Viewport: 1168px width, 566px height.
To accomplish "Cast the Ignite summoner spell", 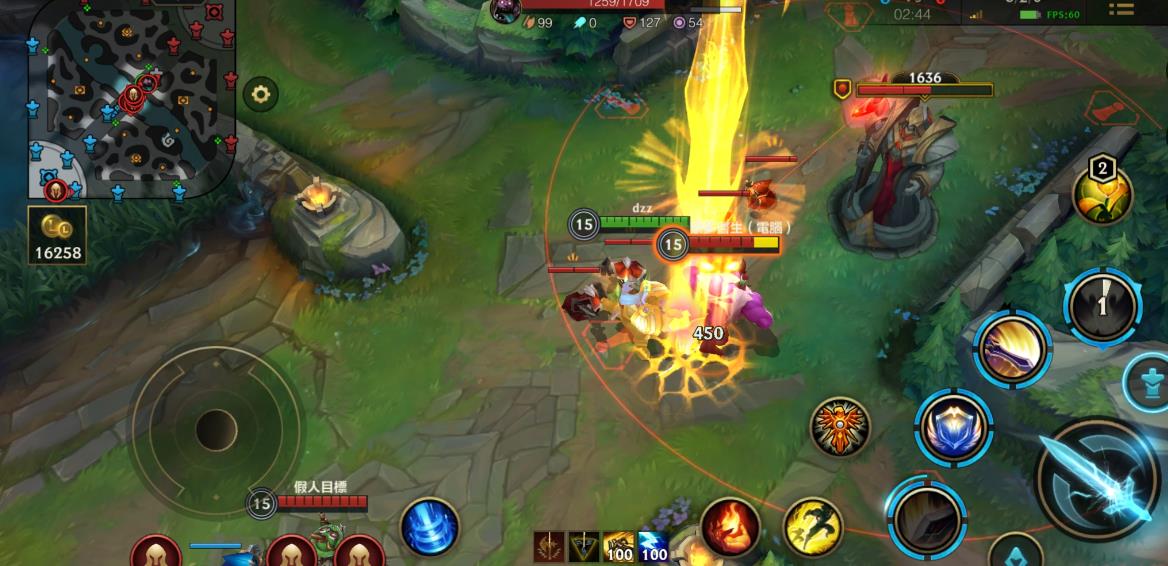I will coord(730,527).
